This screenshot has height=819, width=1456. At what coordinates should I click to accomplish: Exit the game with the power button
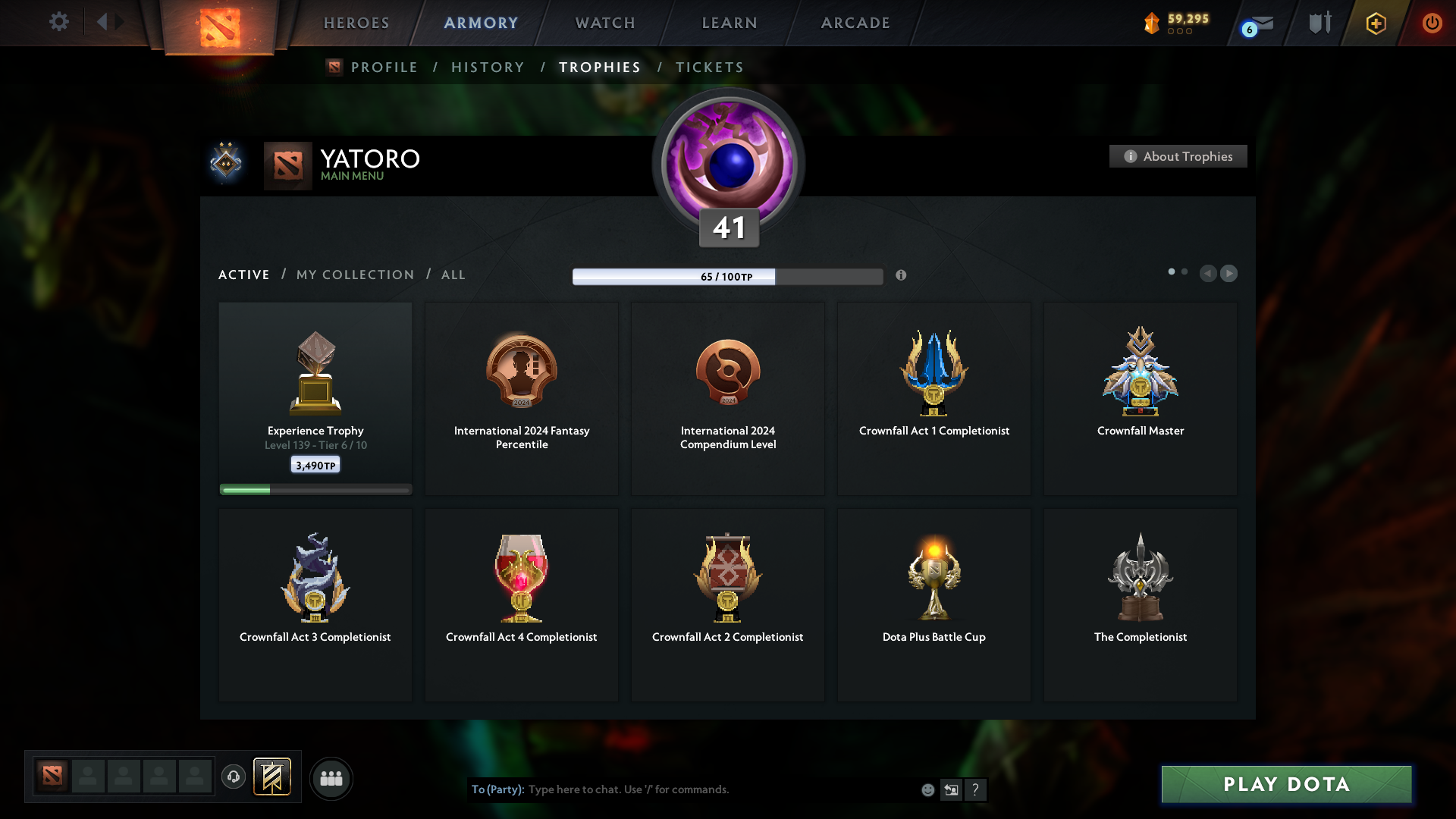(1432, 23)
